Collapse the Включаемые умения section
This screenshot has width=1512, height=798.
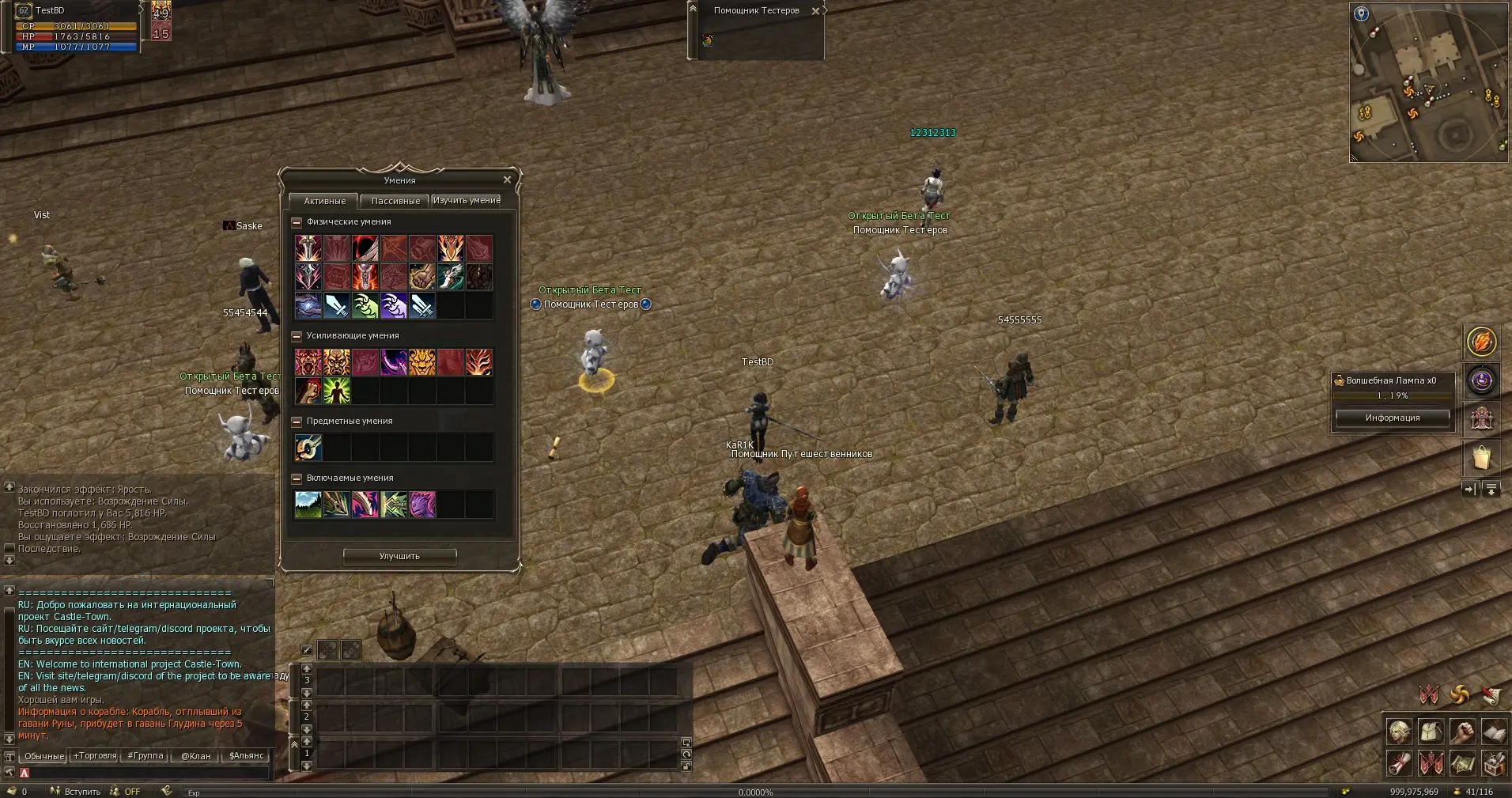tap(297, 478)
